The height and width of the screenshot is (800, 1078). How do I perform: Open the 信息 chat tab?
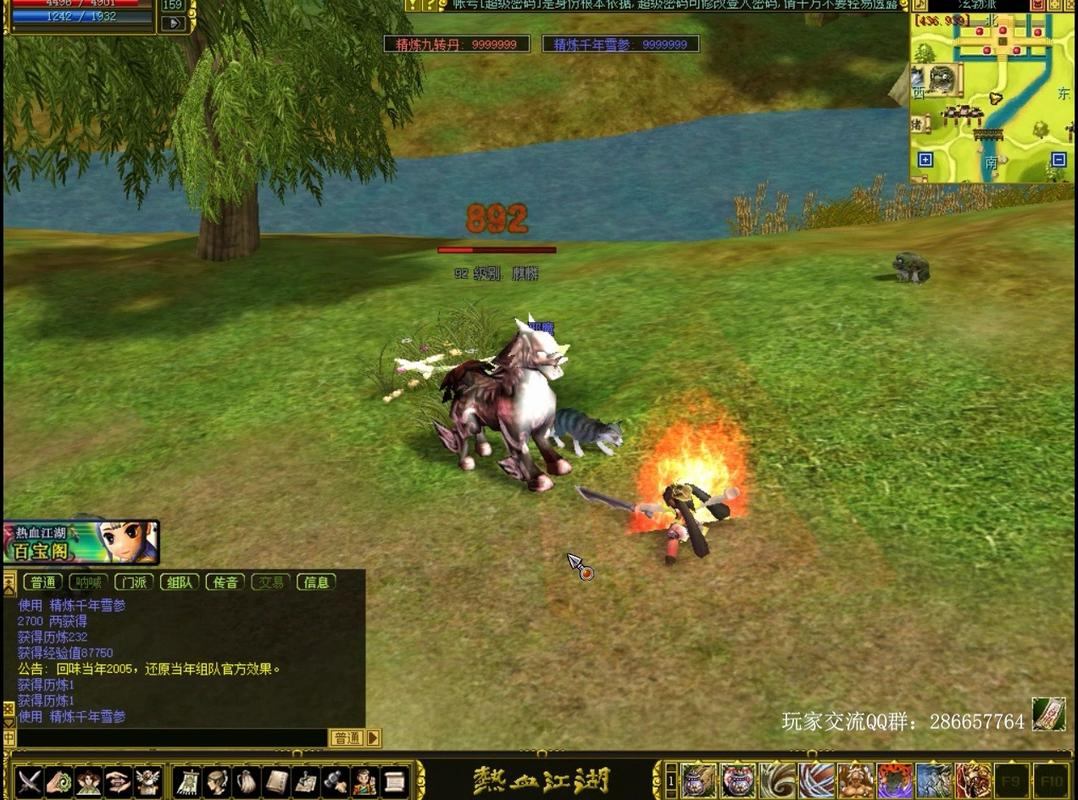point(317,582)
